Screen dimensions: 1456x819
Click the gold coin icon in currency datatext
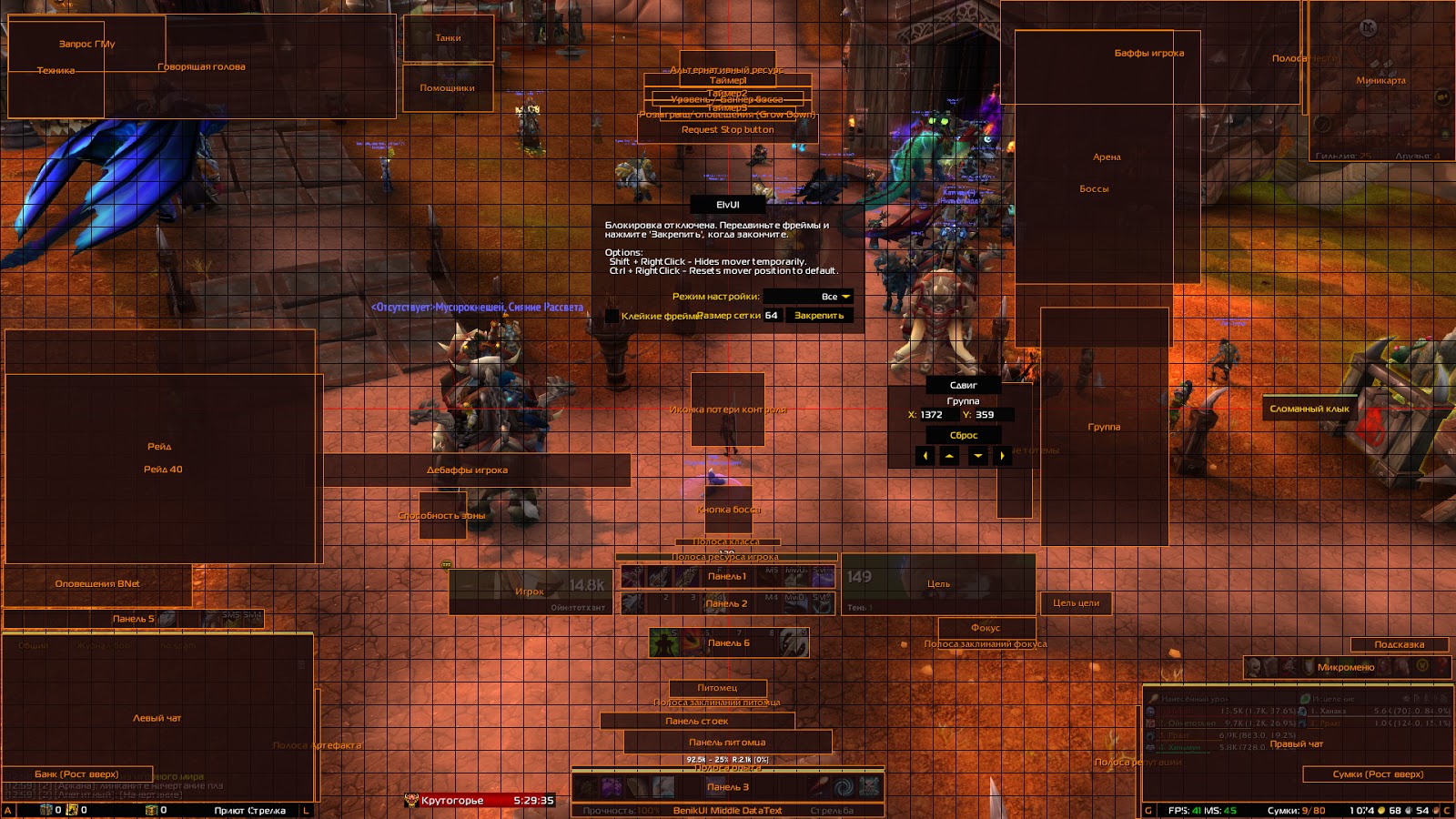coord(1380,810)
